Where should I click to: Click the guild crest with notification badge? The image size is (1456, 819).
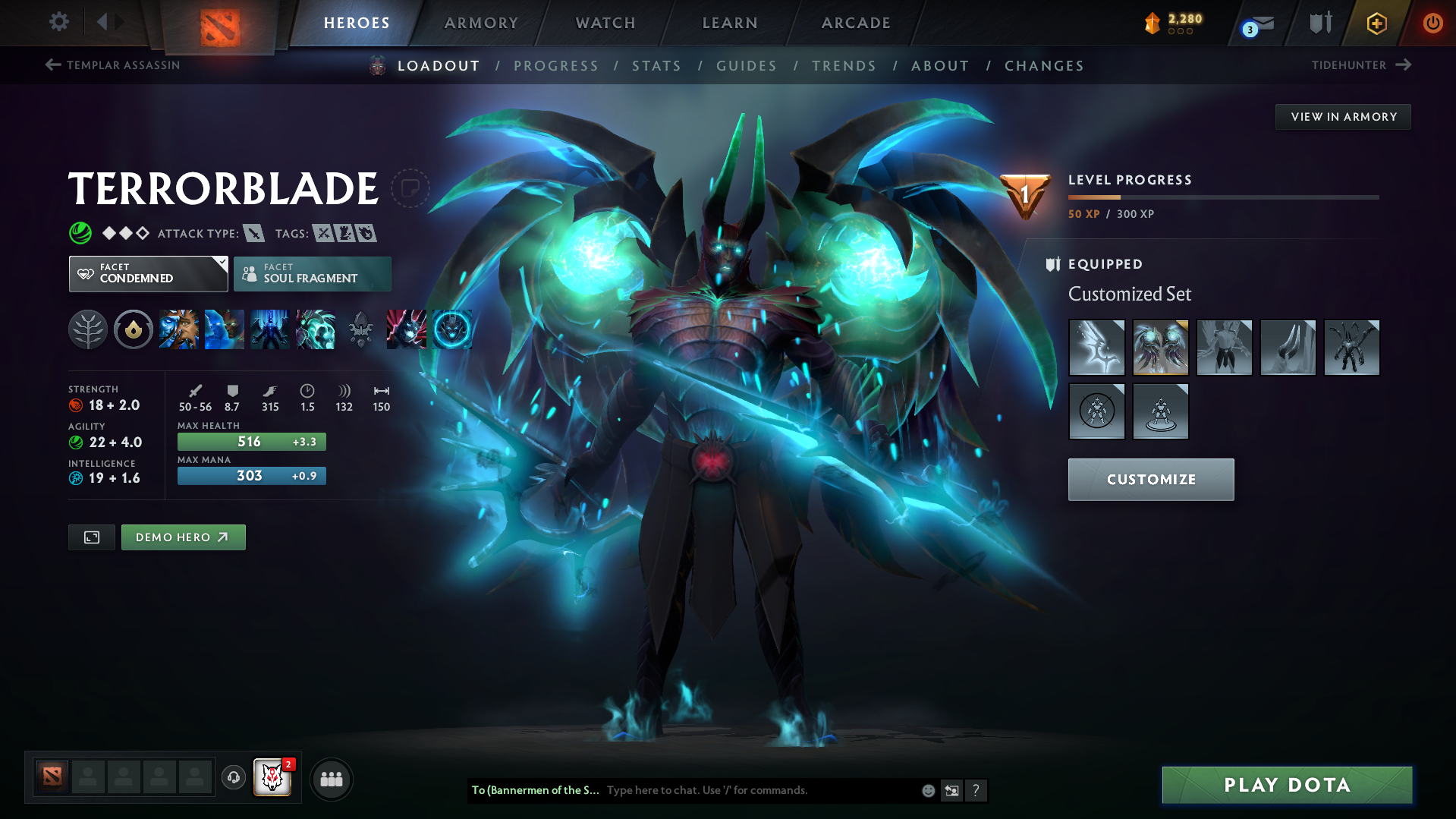click(x=272, y=777)
